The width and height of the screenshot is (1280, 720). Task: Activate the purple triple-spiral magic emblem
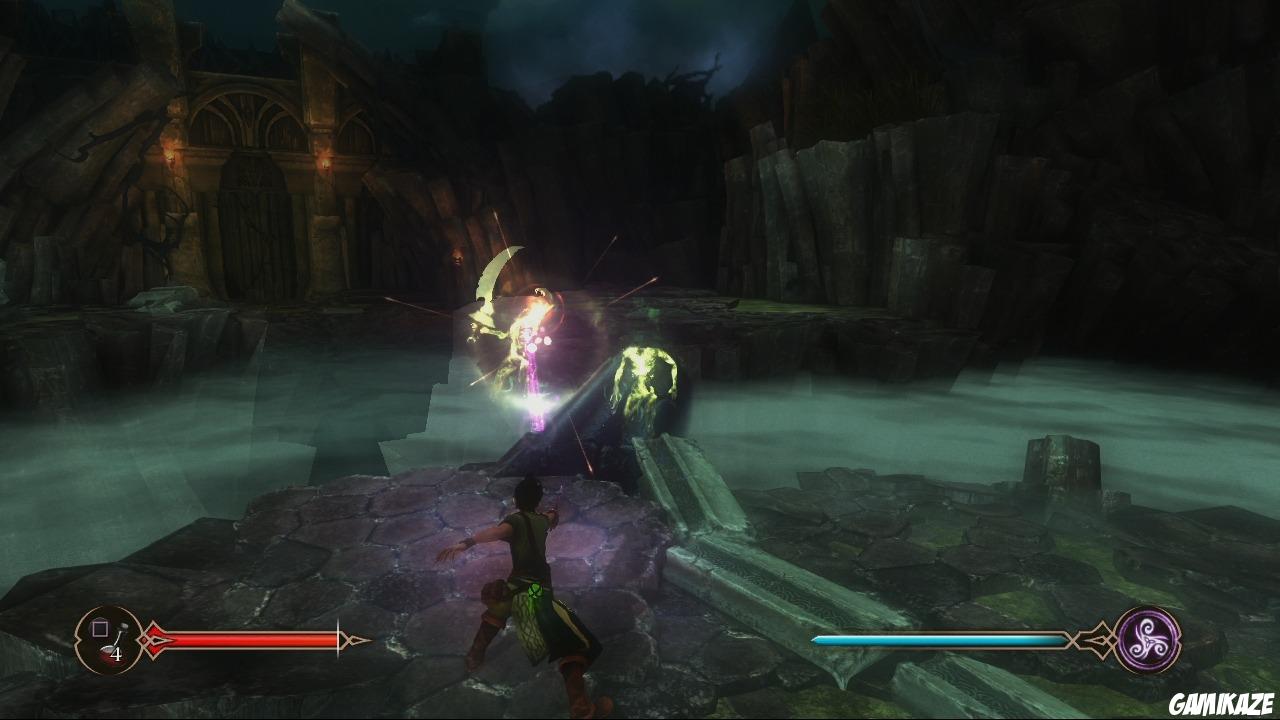click(x=1147, y=639)
